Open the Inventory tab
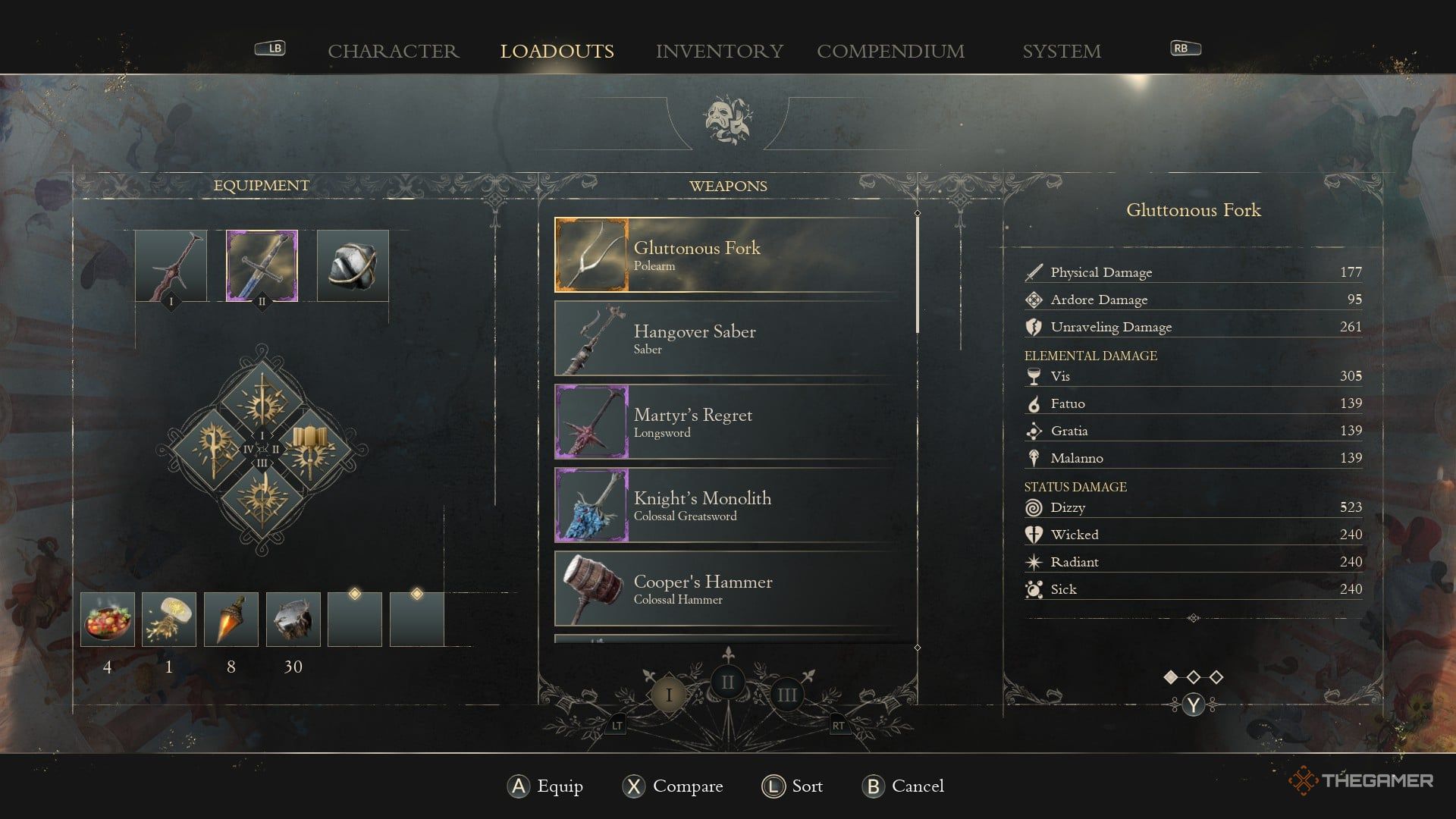1456x819 pixels. click(x=719, y=51)
